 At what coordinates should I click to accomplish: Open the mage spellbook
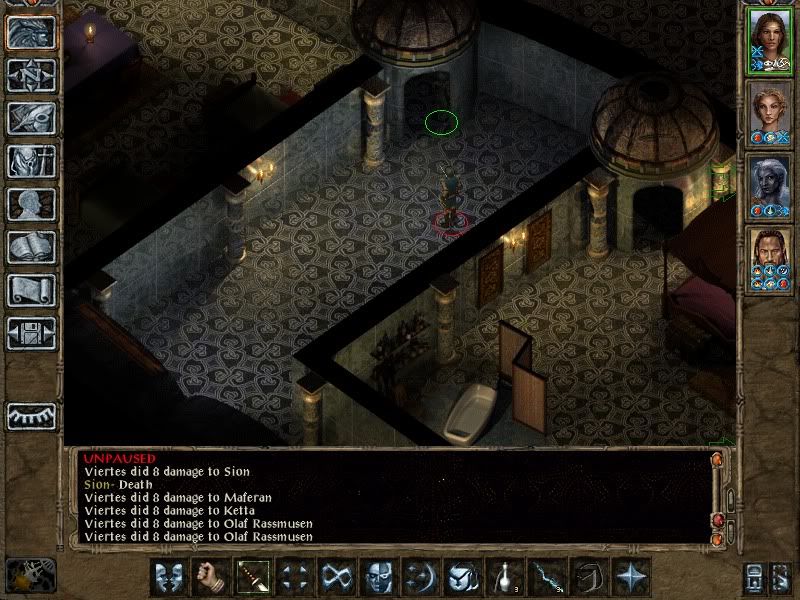31,247
